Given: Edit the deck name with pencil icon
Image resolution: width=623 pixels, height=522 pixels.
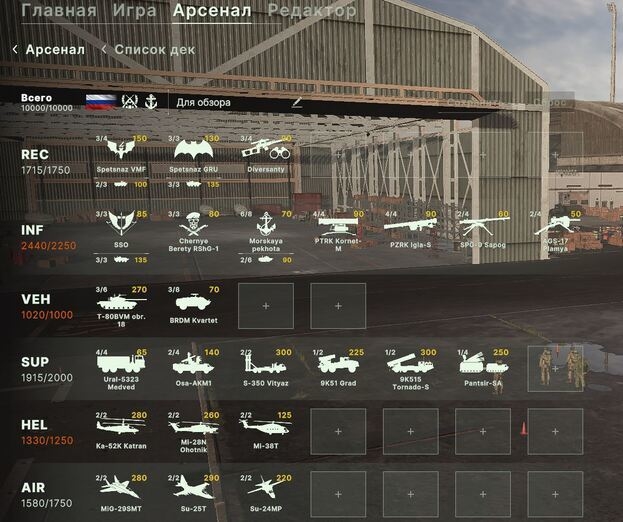Looking at the screenshot, I should 296,102.
